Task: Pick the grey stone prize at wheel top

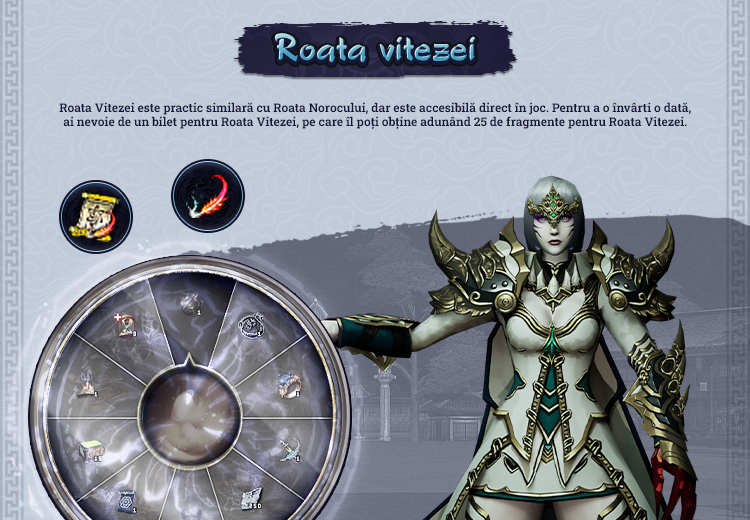Action: click(x=189, y=303)
